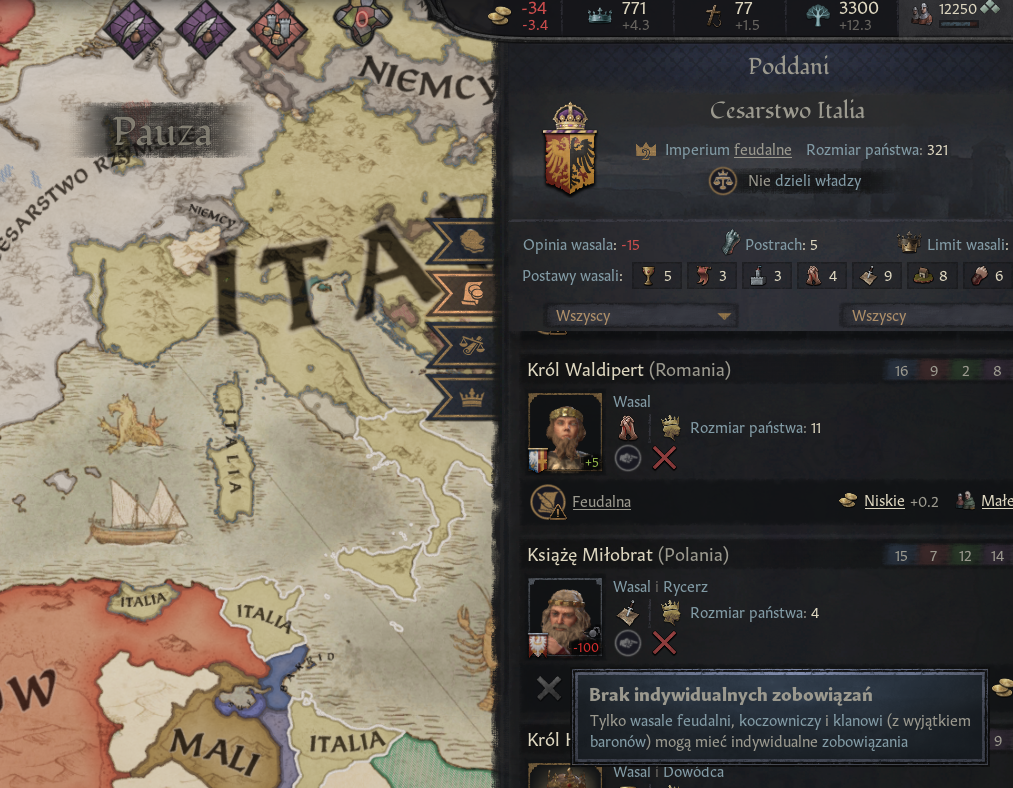Click the castle alert icon above map

click(277, 22)
